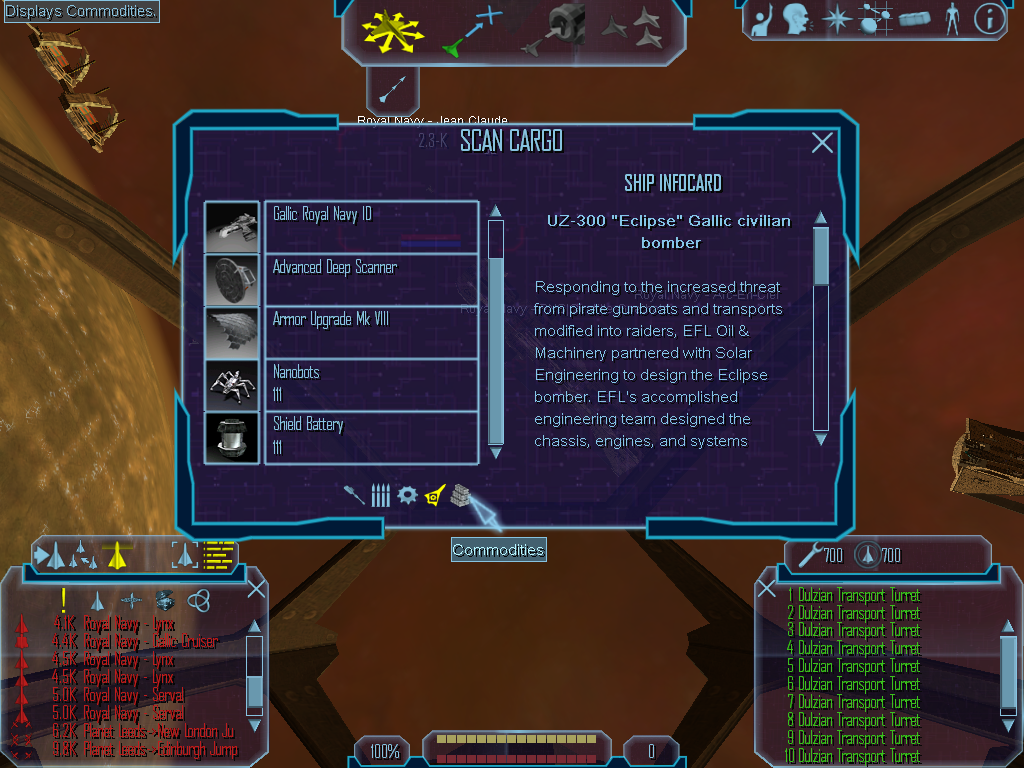Select the Advanced Deep Scanner row
Image resolution: width=1024 pixels, height=768 pixels.
(371, 279)
